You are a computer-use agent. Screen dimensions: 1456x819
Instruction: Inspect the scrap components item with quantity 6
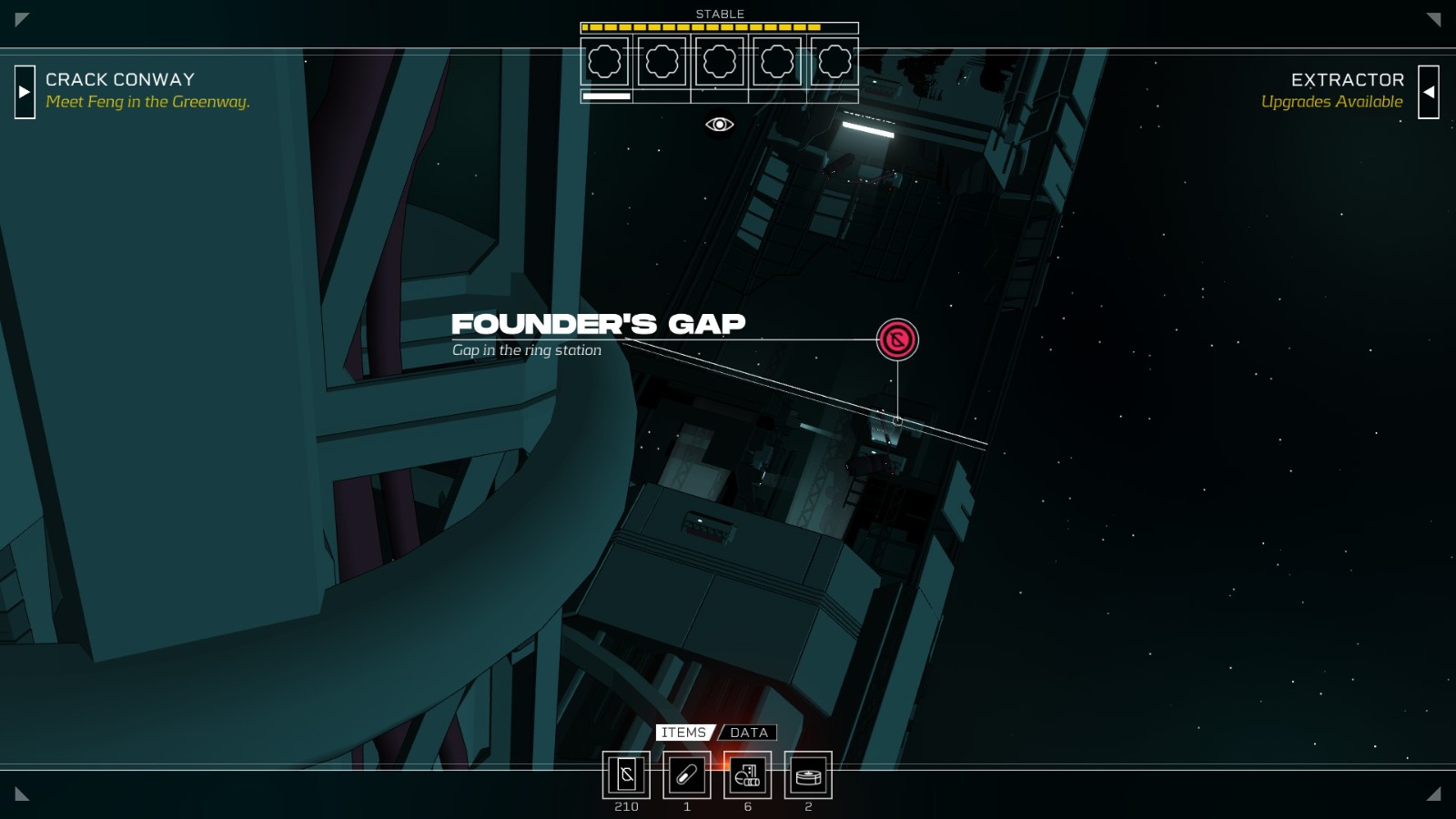(x=747, y=776)
